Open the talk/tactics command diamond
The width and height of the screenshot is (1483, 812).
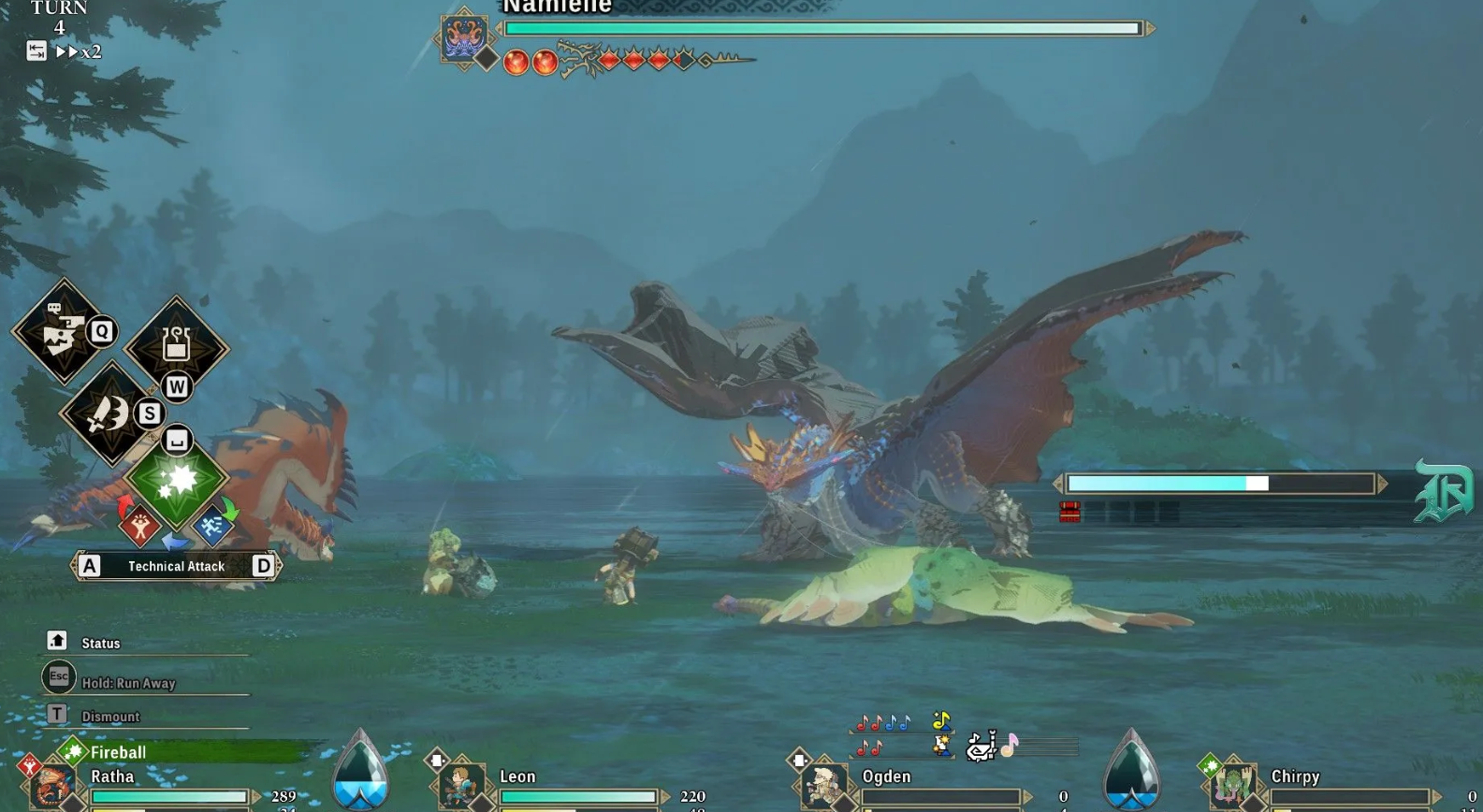point(61,332)
